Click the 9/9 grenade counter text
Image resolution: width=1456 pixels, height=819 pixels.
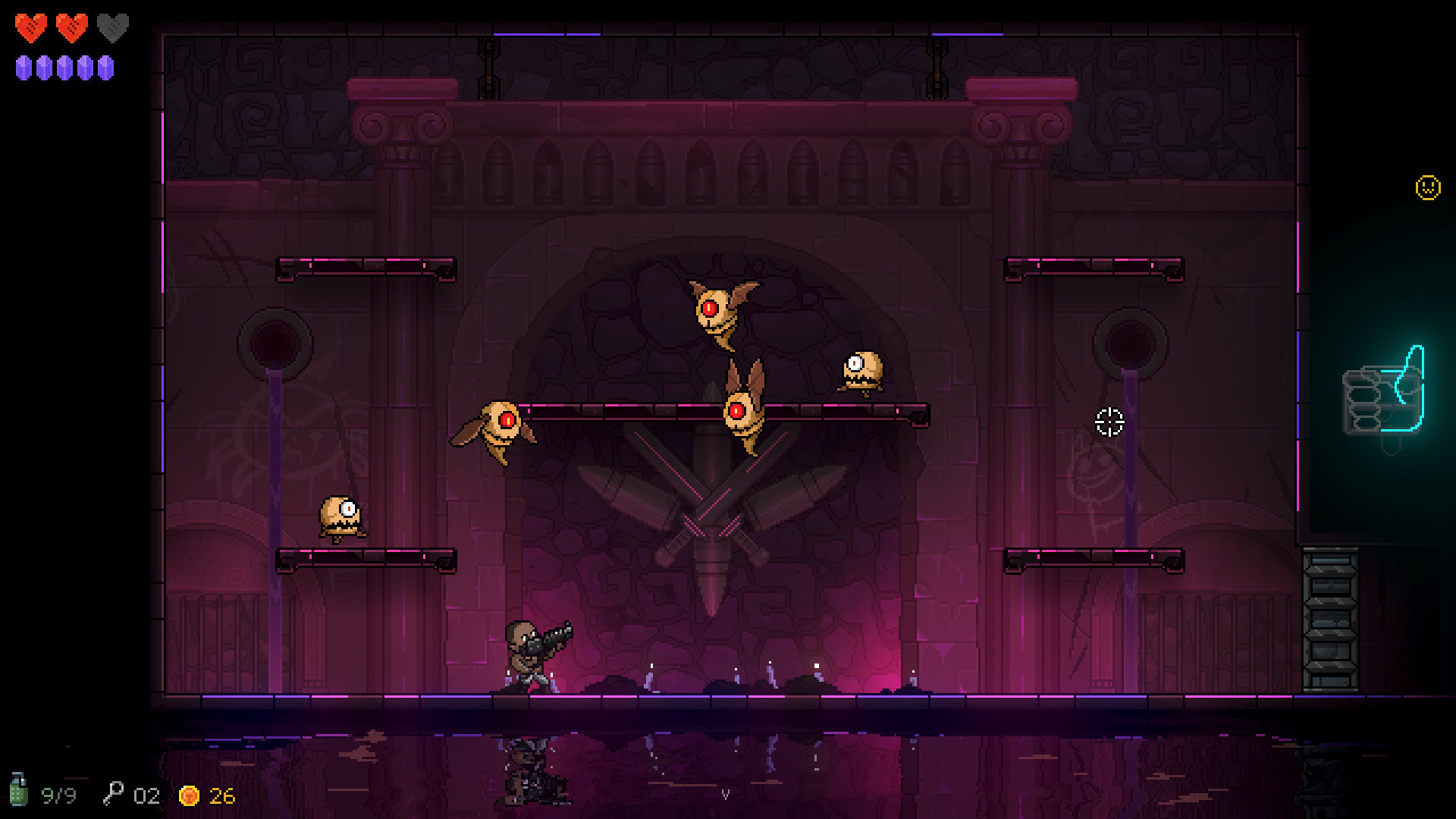point(59,795)
